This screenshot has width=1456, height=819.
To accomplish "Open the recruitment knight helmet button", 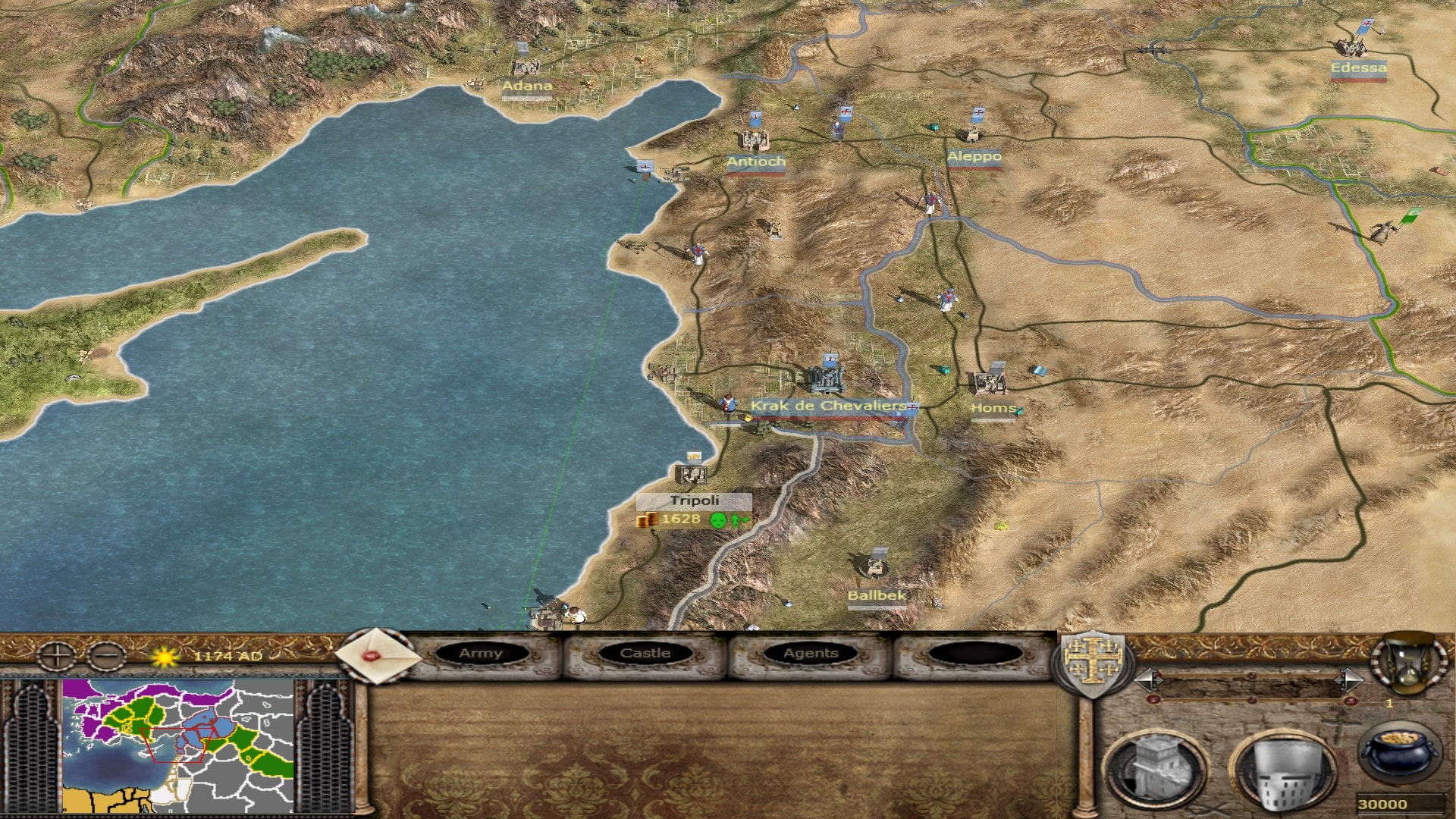I will [x=1282, y=769].
